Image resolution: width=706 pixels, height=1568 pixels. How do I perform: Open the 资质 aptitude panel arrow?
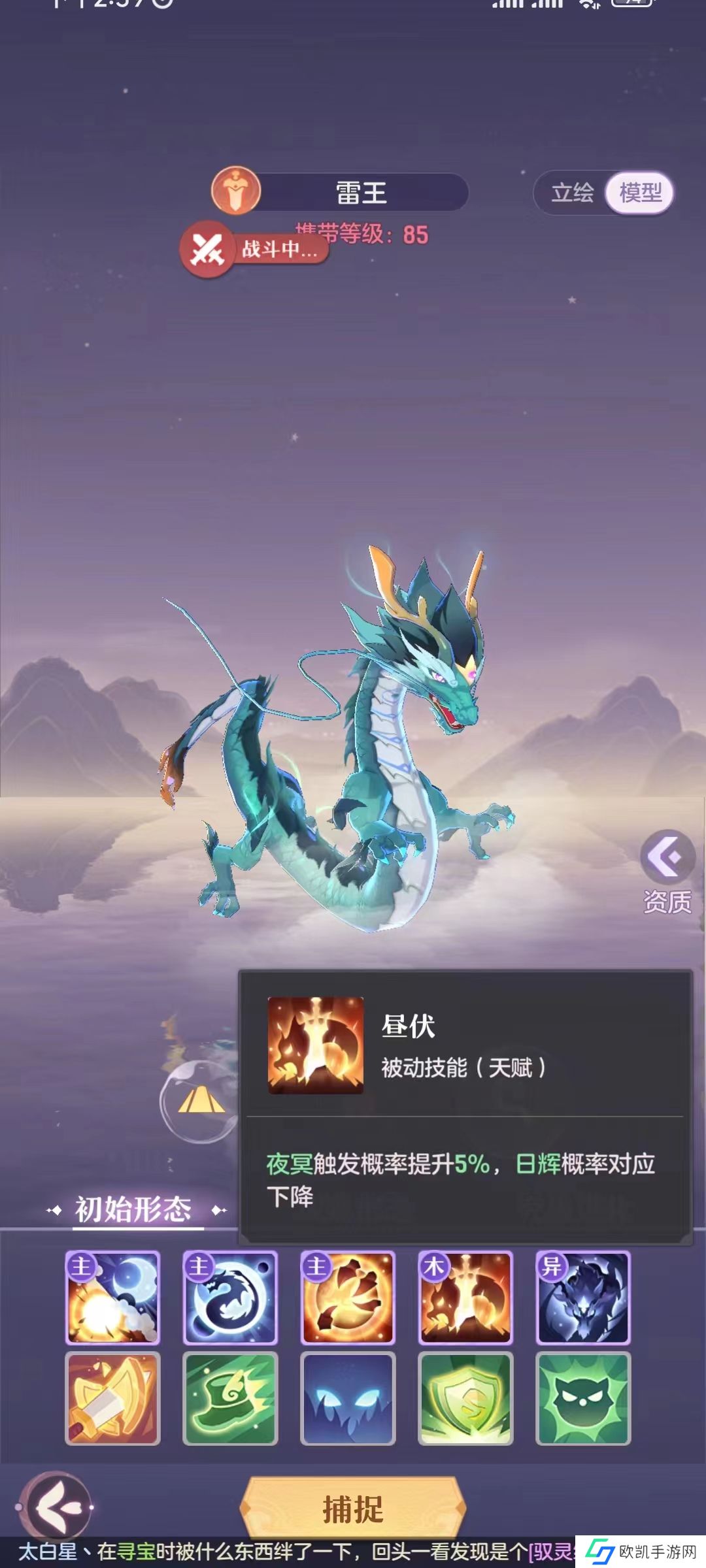667,857
